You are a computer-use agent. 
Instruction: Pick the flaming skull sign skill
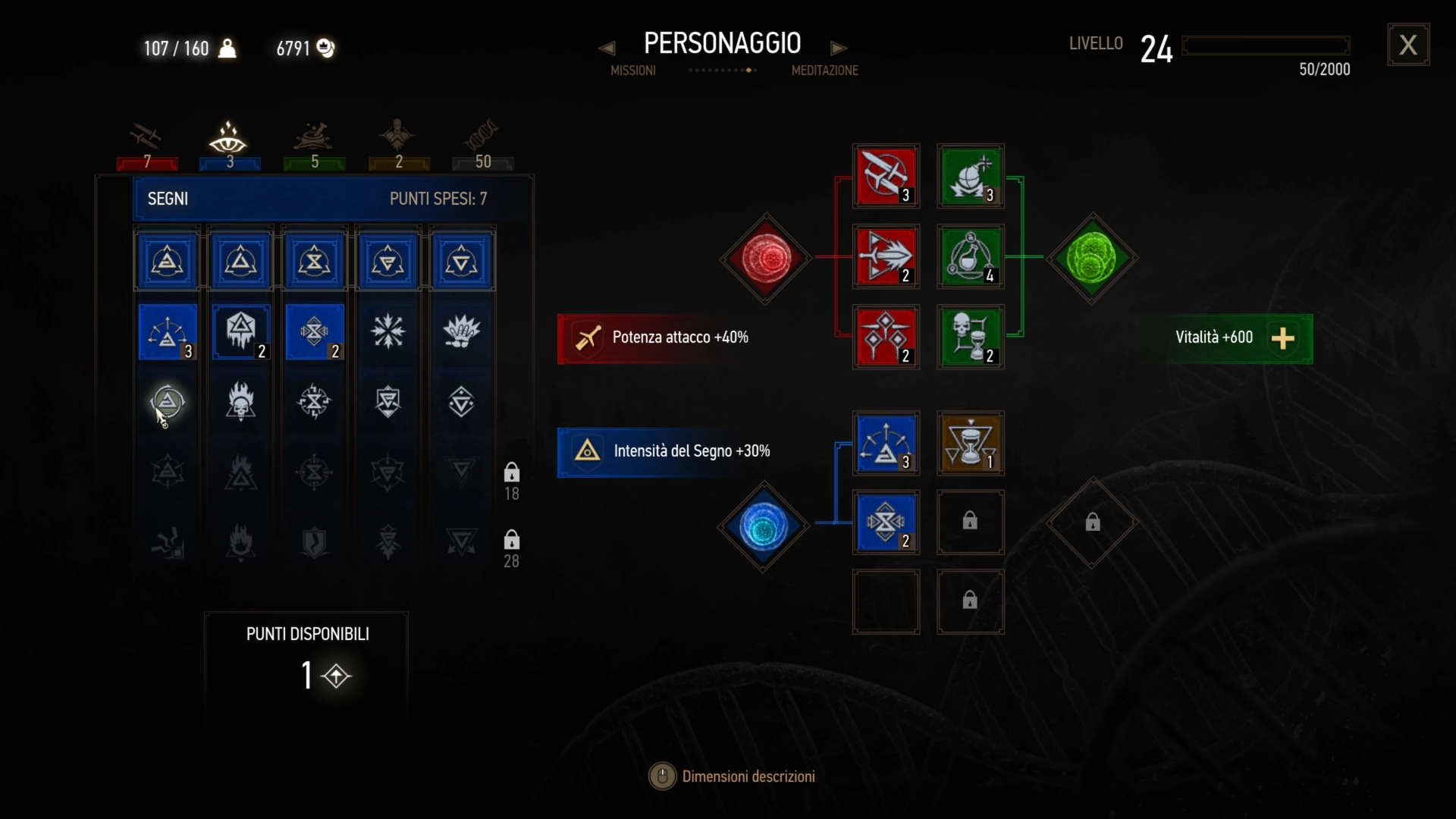[x=240, y=401]
